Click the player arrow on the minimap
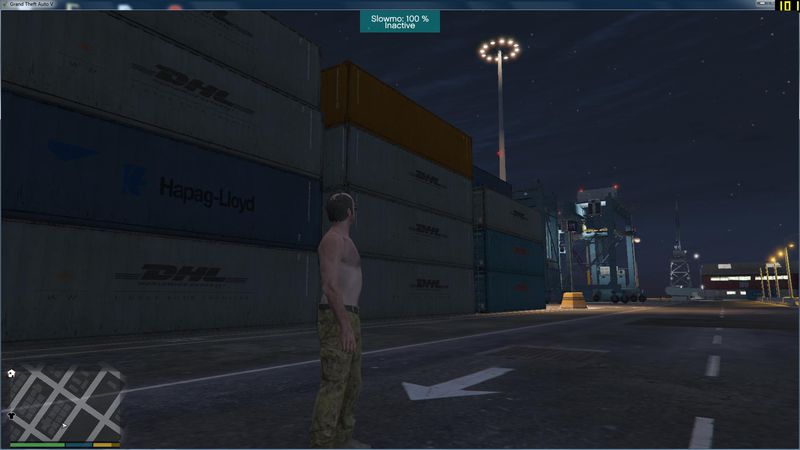The image size is (800, 450). pos(63,426)
